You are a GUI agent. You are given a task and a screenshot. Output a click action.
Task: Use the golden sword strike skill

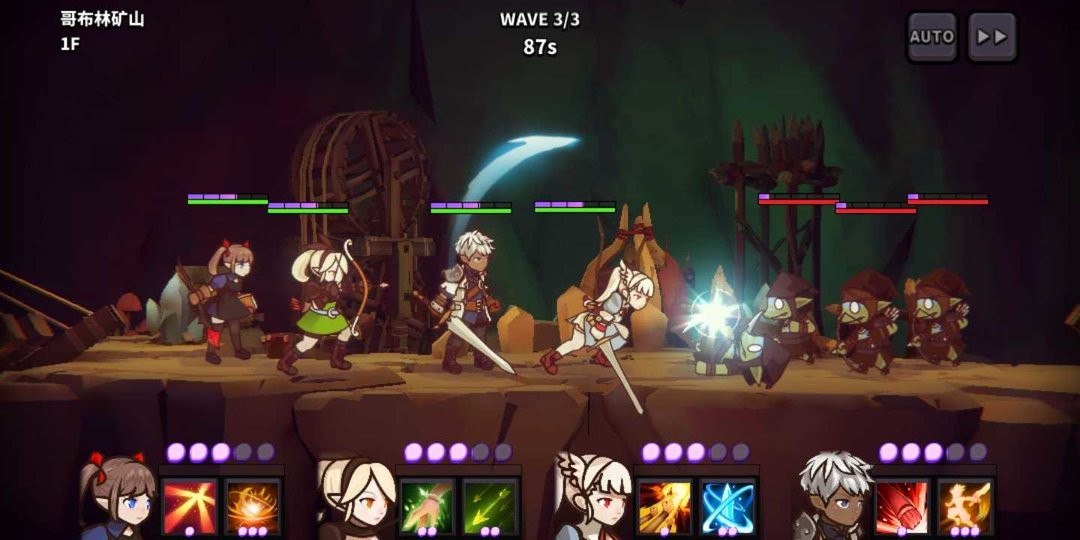[x=665, y=506]
